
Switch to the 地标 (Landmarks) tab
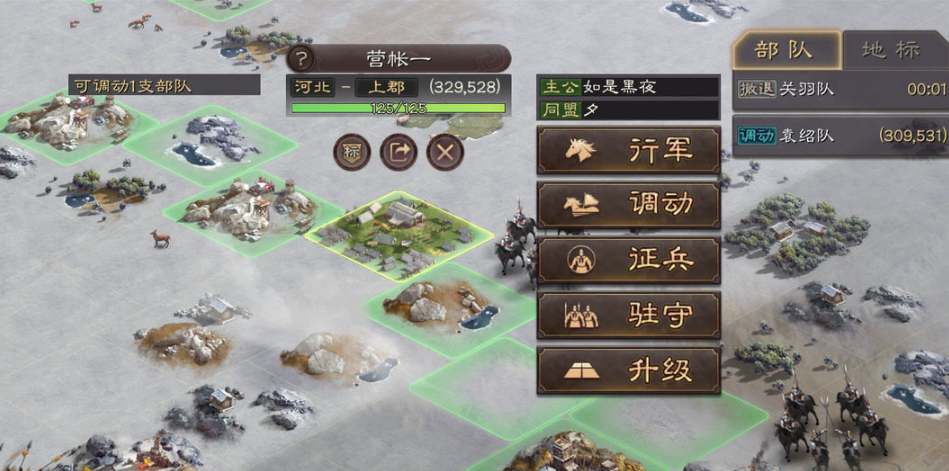893,50
